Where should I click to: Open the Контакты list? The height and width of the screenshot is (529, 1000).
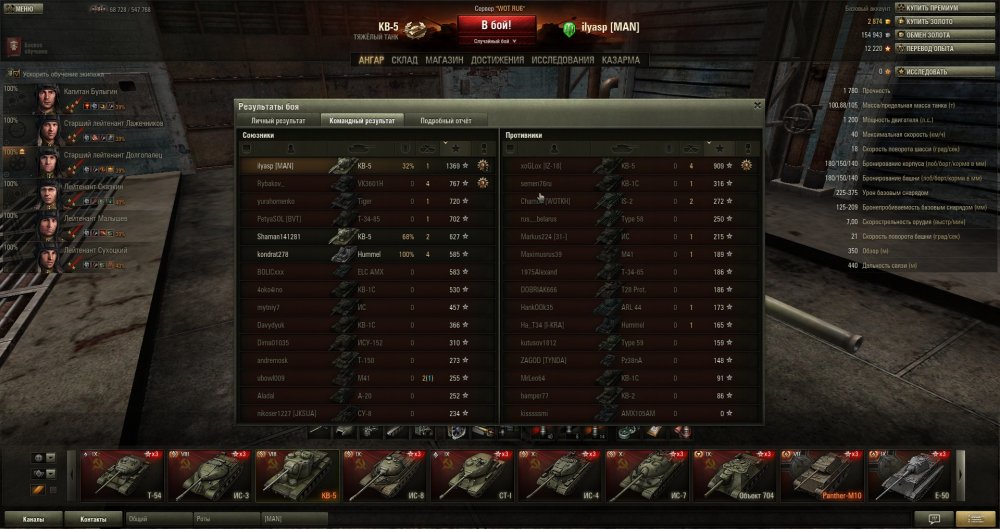coord(93,519)
